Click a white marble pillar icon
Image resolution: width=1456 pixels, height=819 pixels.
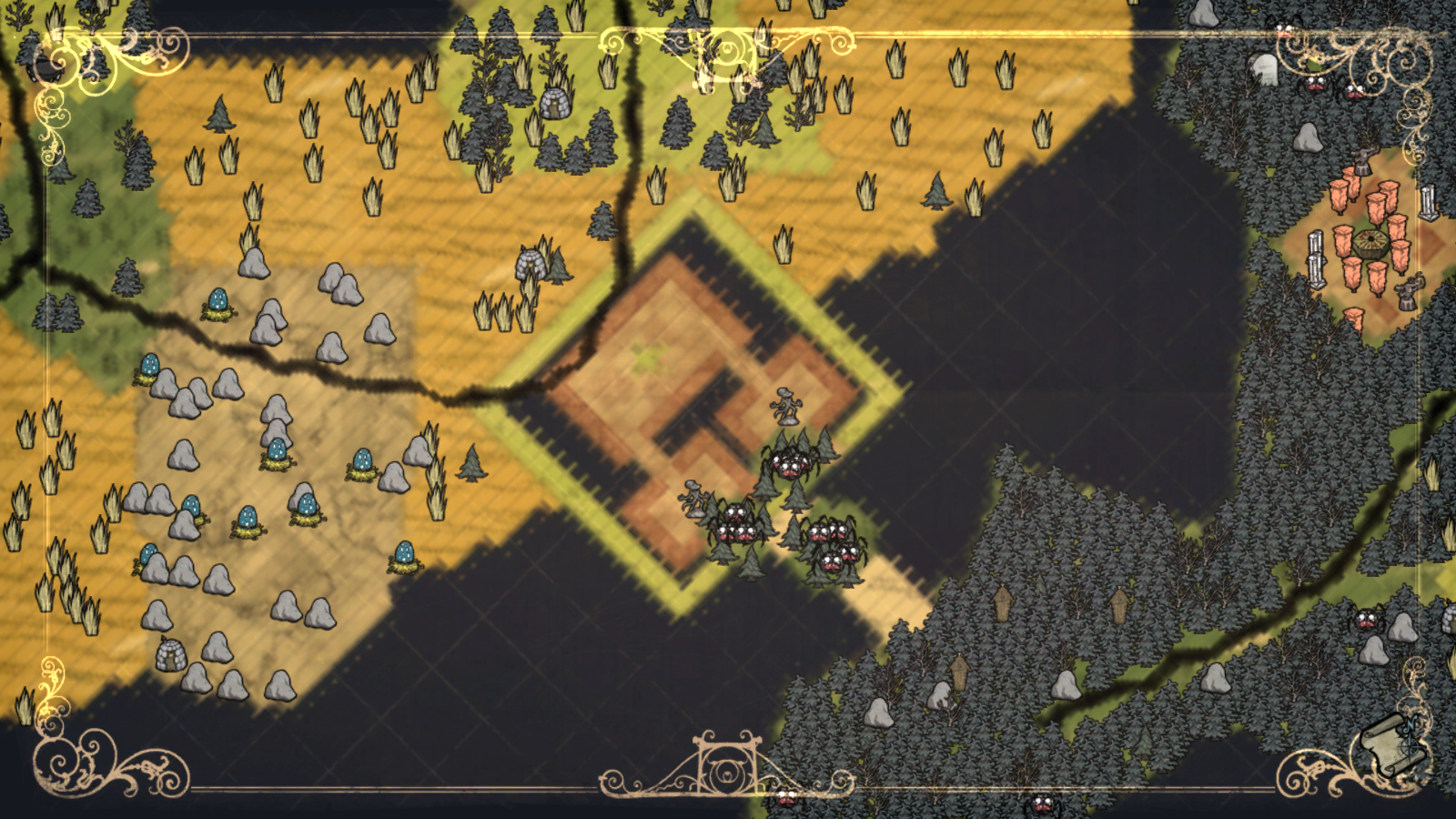(1428, 200)
